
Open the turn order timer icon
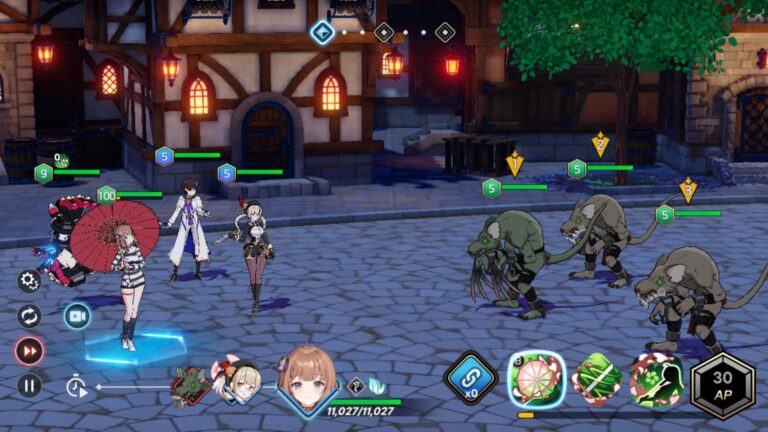pyautogui.click(x=76, y=386)
